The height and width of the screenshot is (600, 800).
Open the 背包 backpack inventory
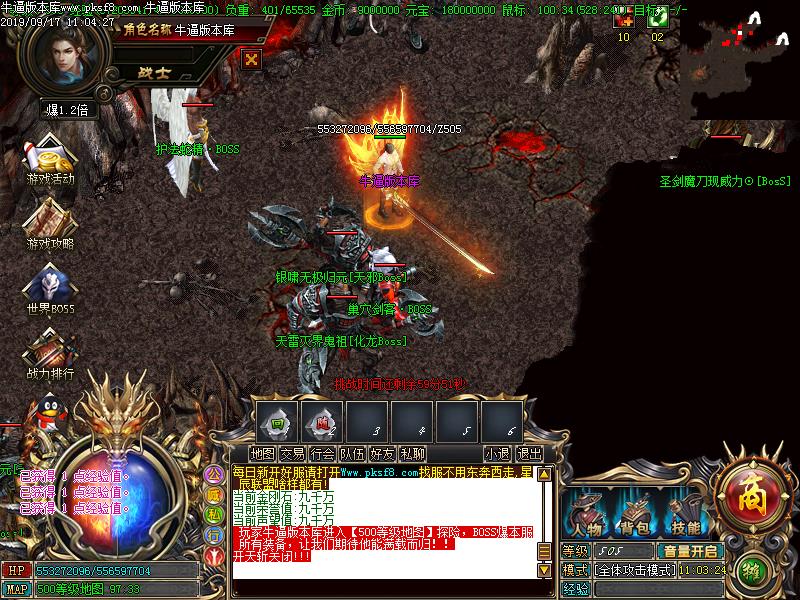click(x=636, y=514)
